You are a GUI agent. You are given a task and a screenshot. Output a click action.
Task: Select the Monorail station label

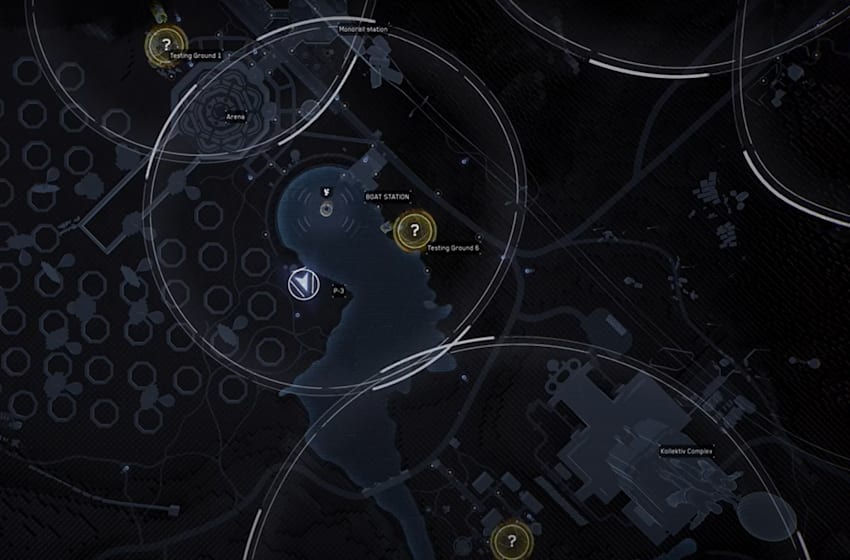click(363, 30)
